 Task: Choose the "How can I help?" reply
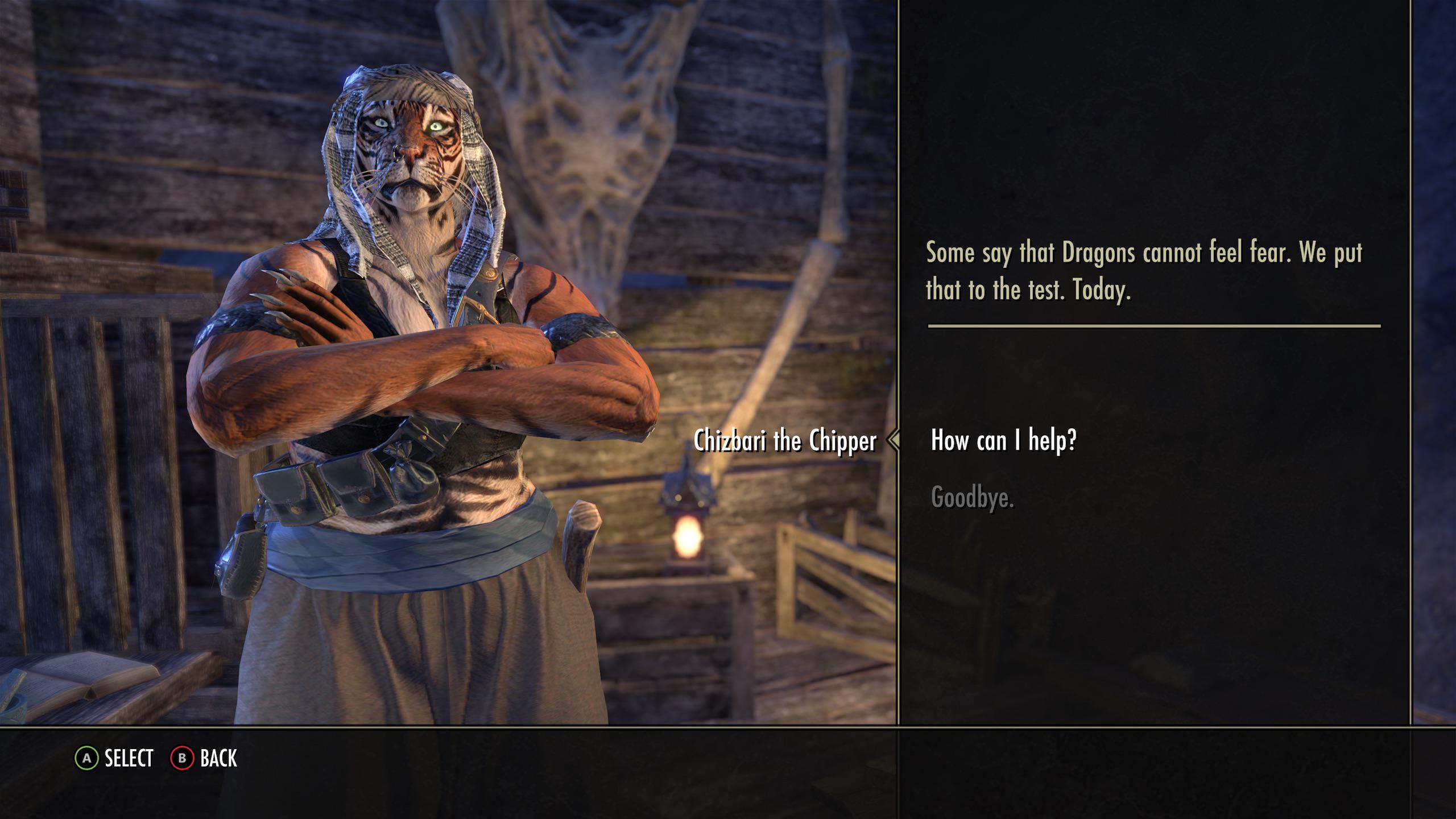point(1003,440)
